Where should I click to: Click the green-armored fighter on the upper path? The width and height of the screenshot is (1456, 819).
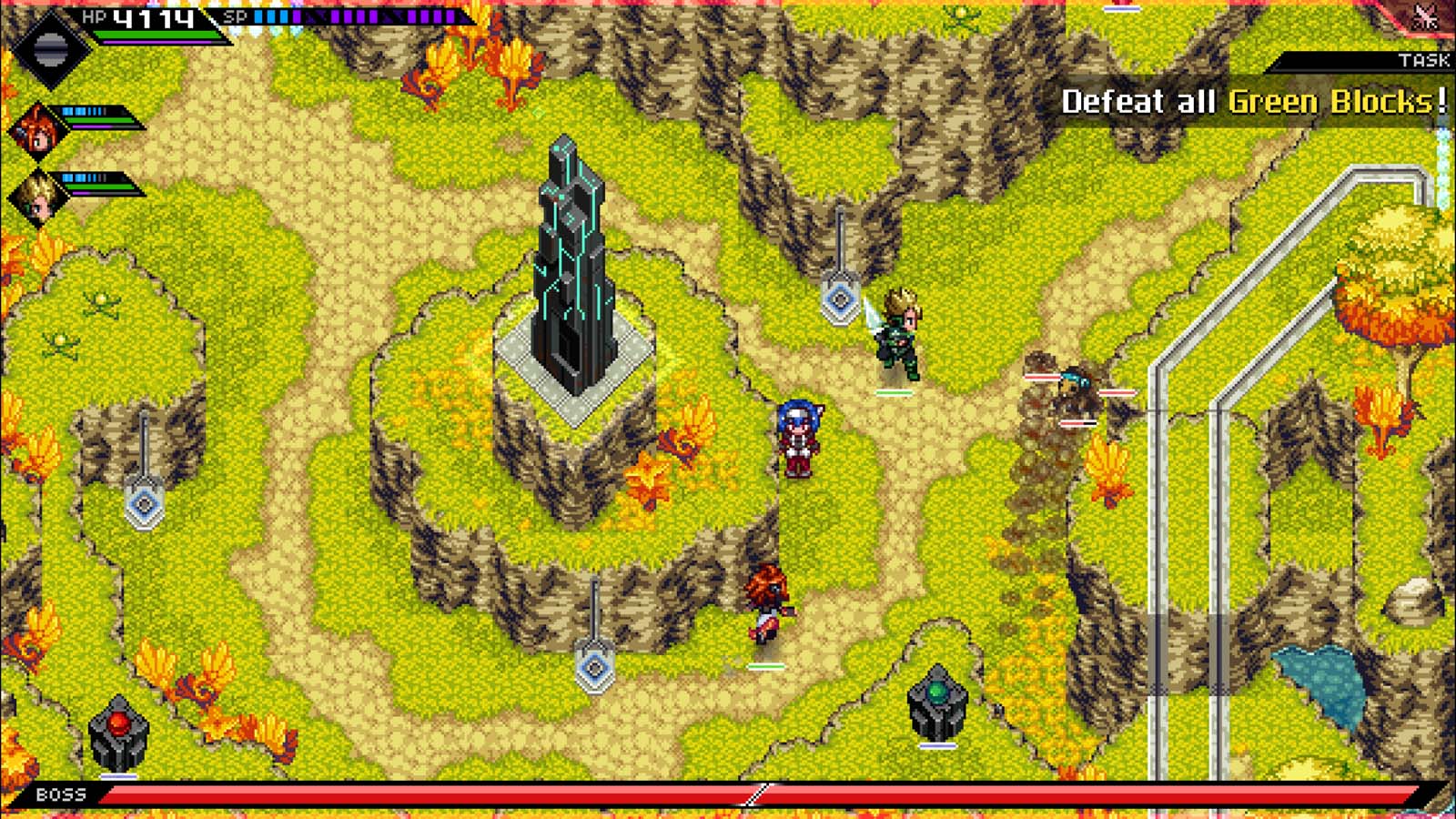(896, 337)
